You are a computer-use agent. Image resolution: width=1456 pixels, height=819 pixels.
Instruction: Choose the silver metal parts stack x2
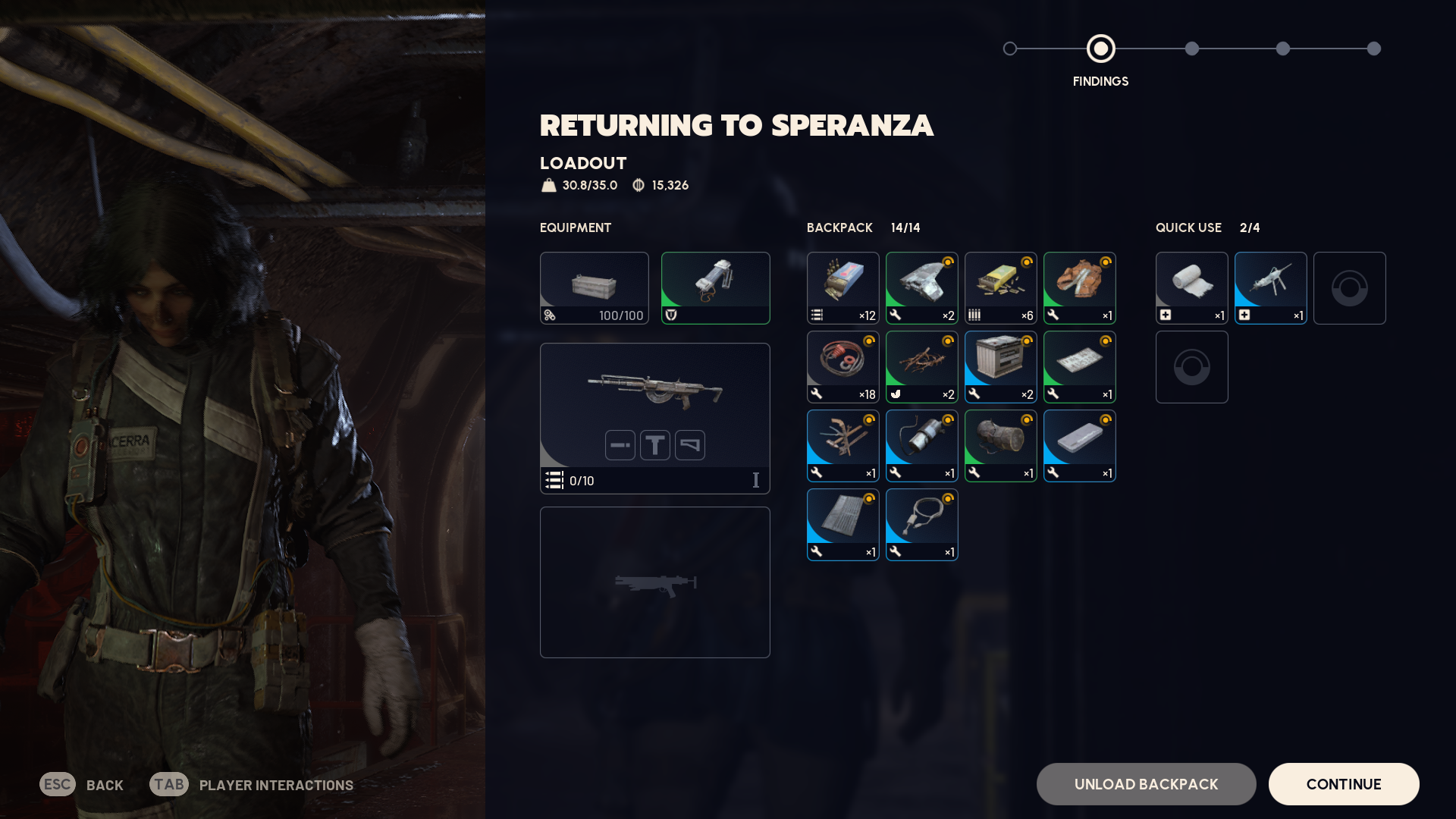921,288
